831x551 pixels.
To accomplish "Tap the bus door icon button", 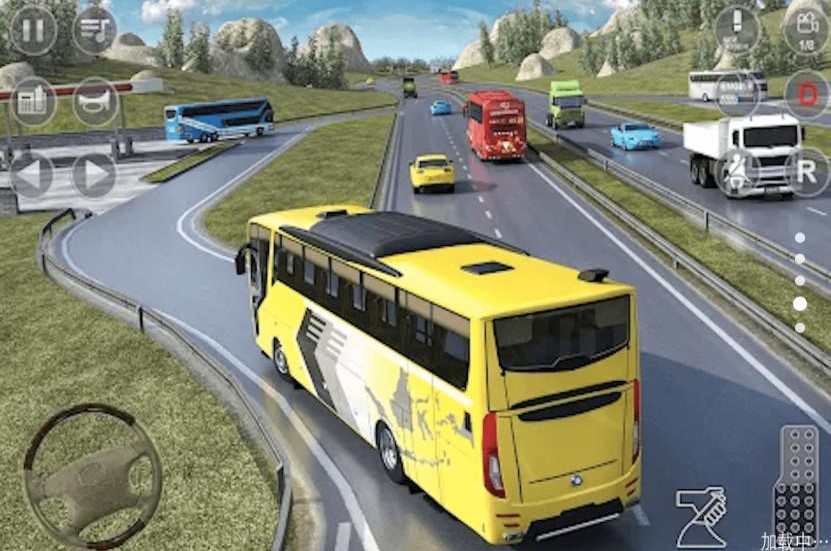I will [x=737, y=30].
